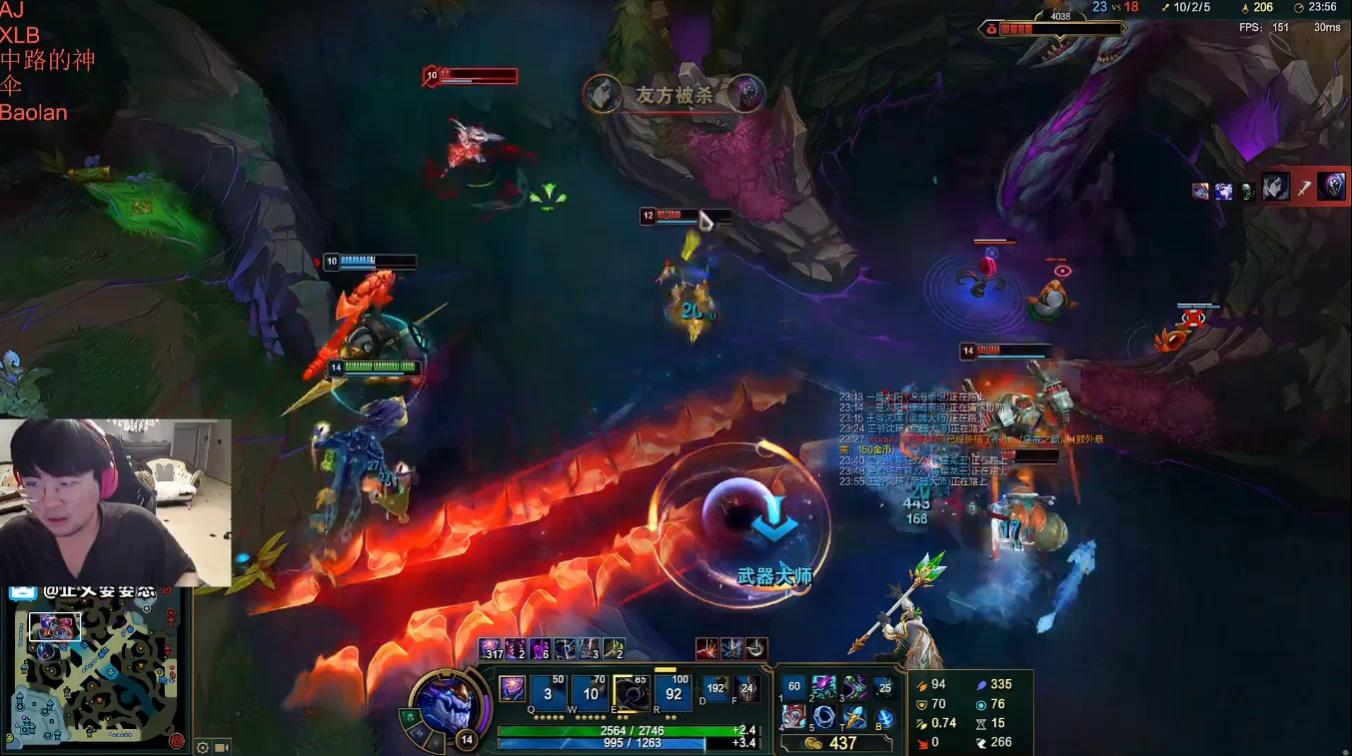Select the ring item in slot 5
The width and height of the screenshot is (1352, 756).
click(825, 717)
